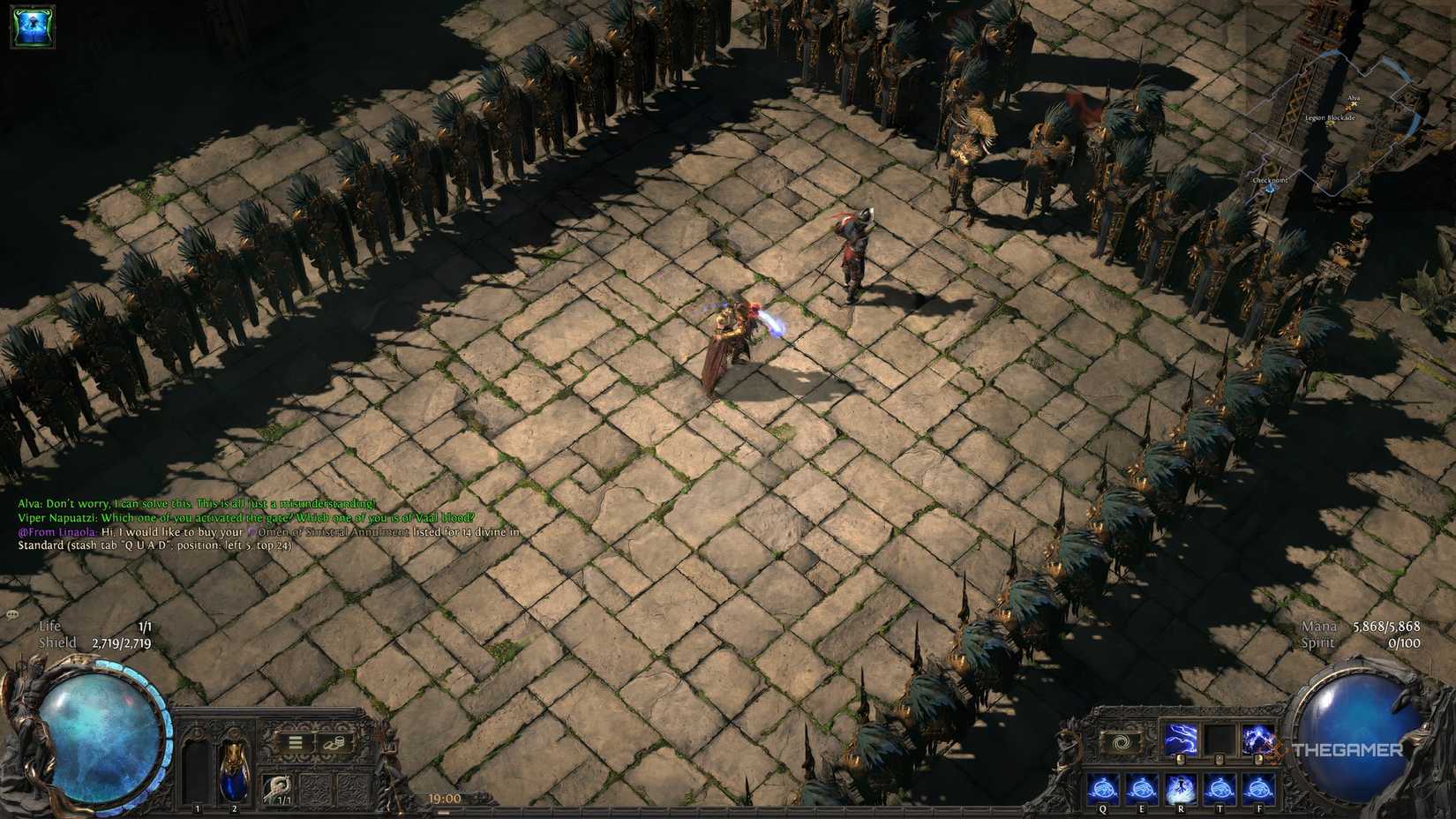Activate the lightning skill on the E slot

[1143, 788]
